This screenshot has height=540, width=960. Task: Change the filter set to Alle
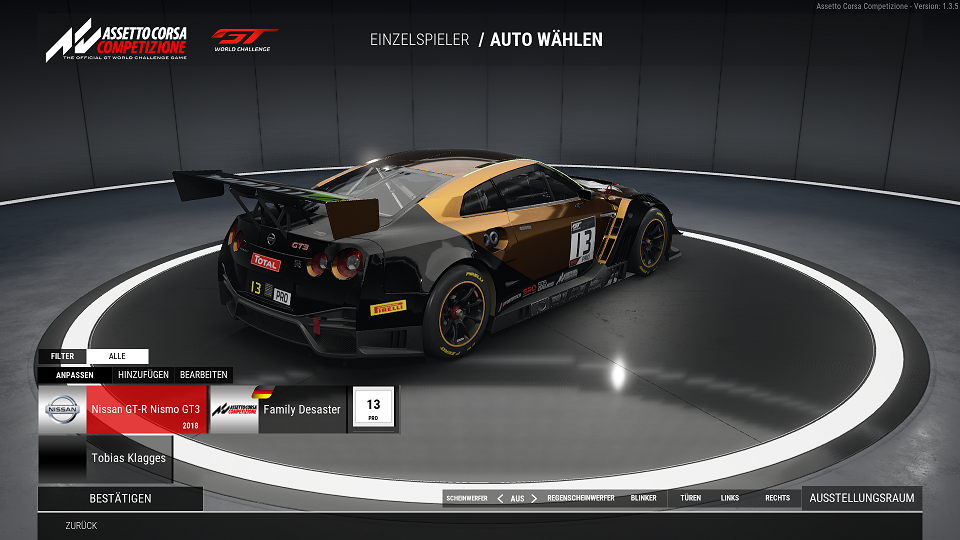[117, 356]
